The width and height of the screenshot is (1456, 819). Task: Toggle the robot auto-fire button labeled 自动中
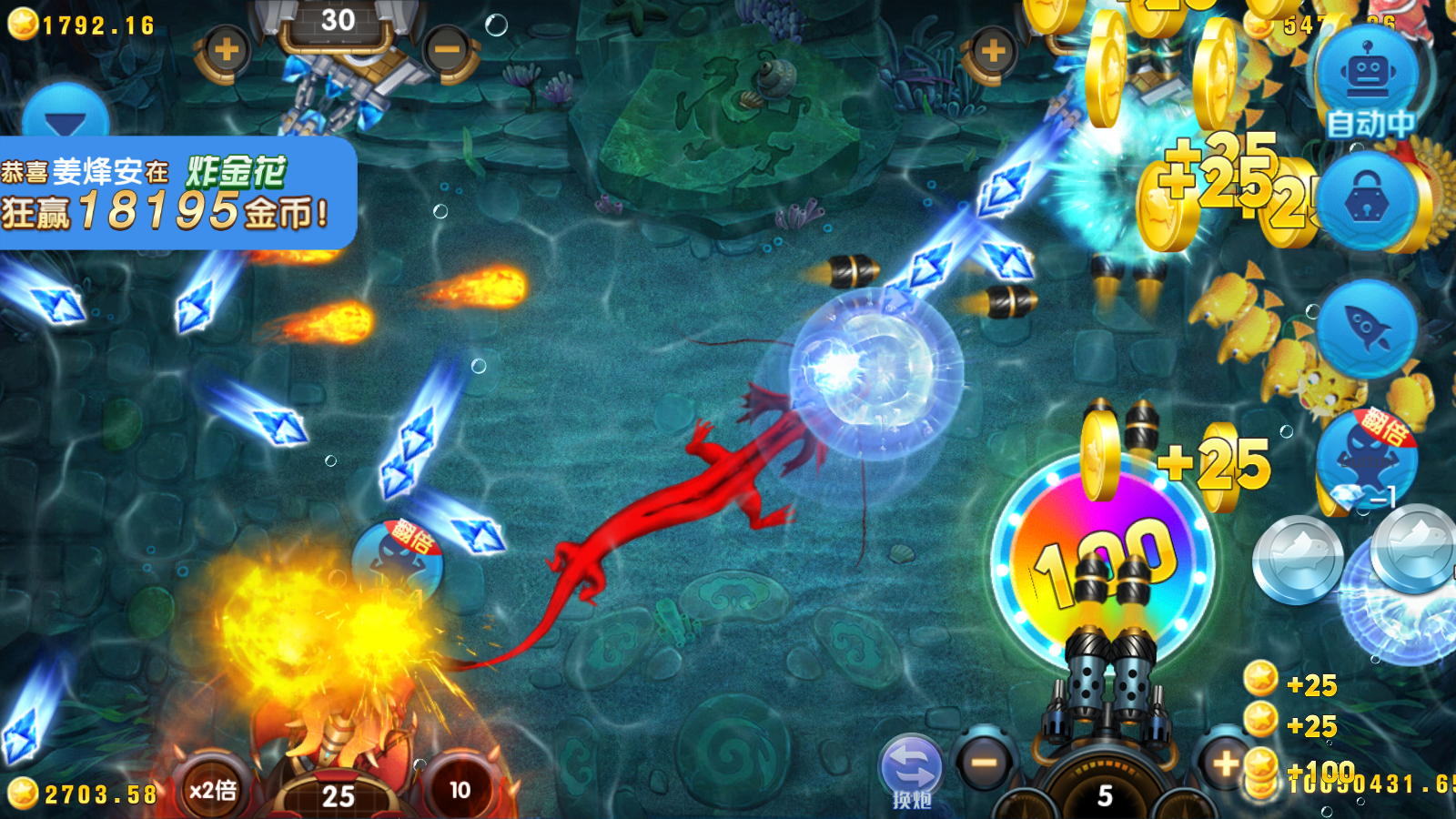(x=1368, y=80)
